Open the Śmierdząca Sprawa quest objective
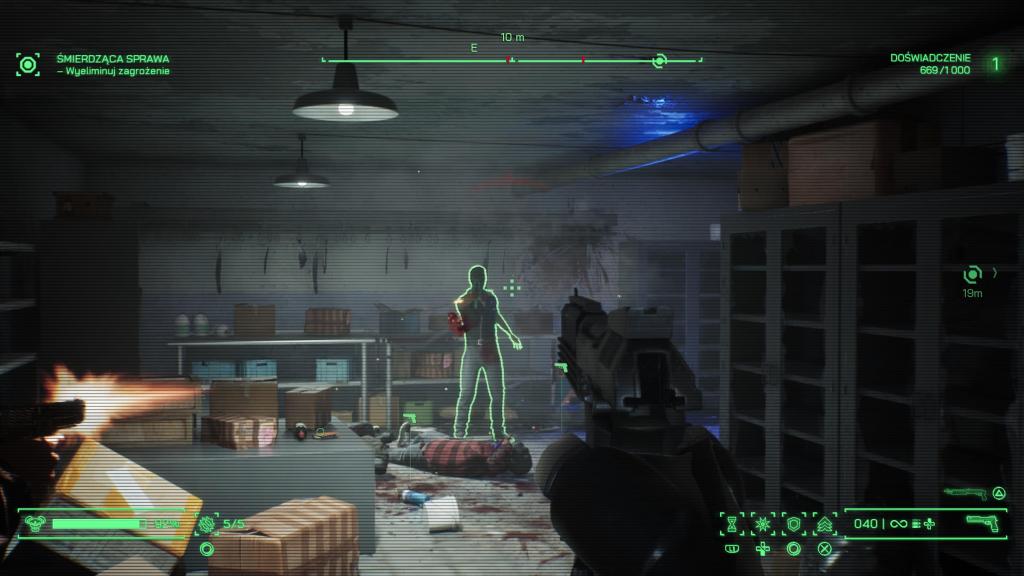The width and height of the screenshot is (1024, 576). point(112,58)
